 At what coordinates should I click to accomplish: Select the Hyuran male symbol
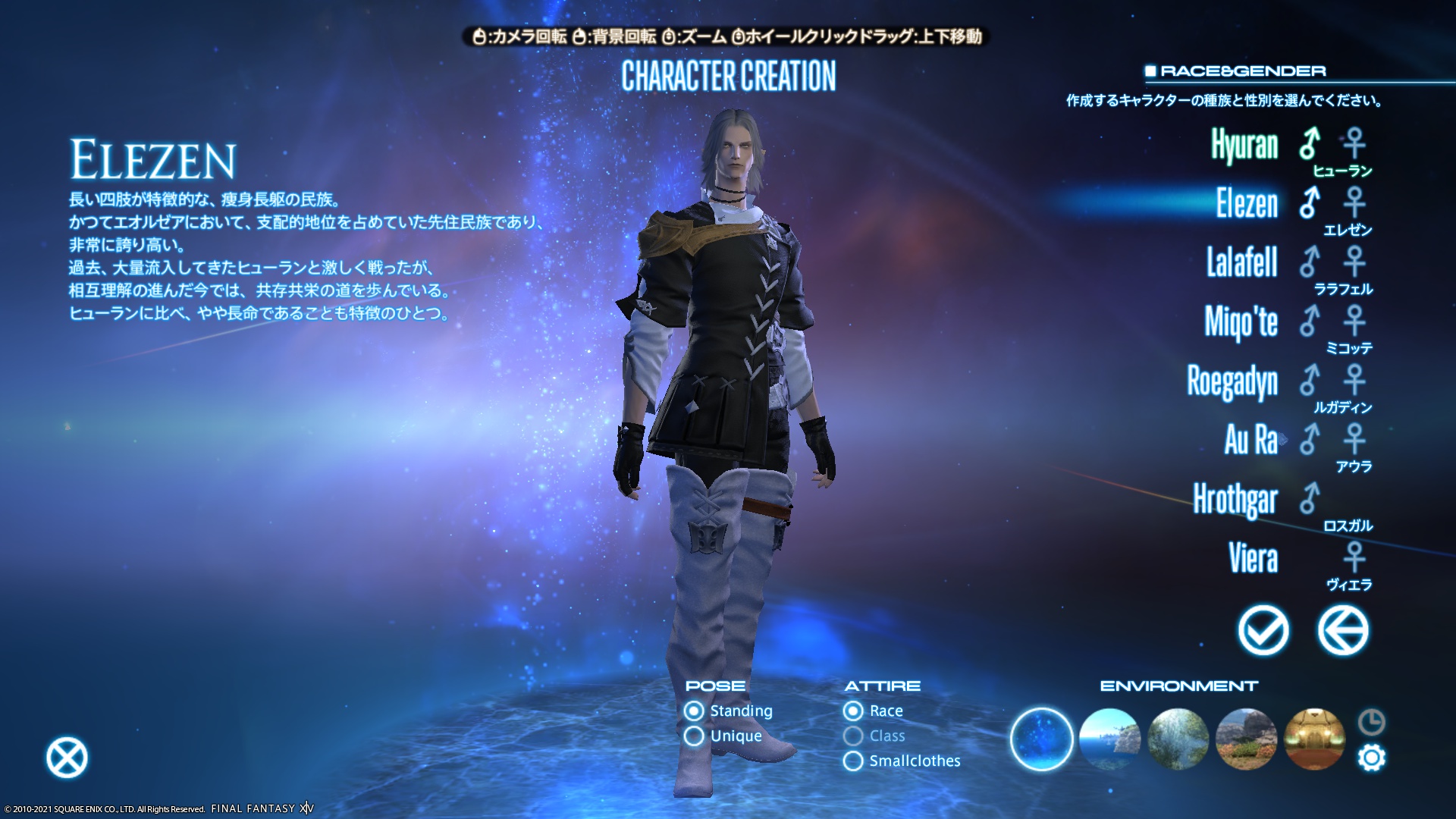pos(1310,143)
